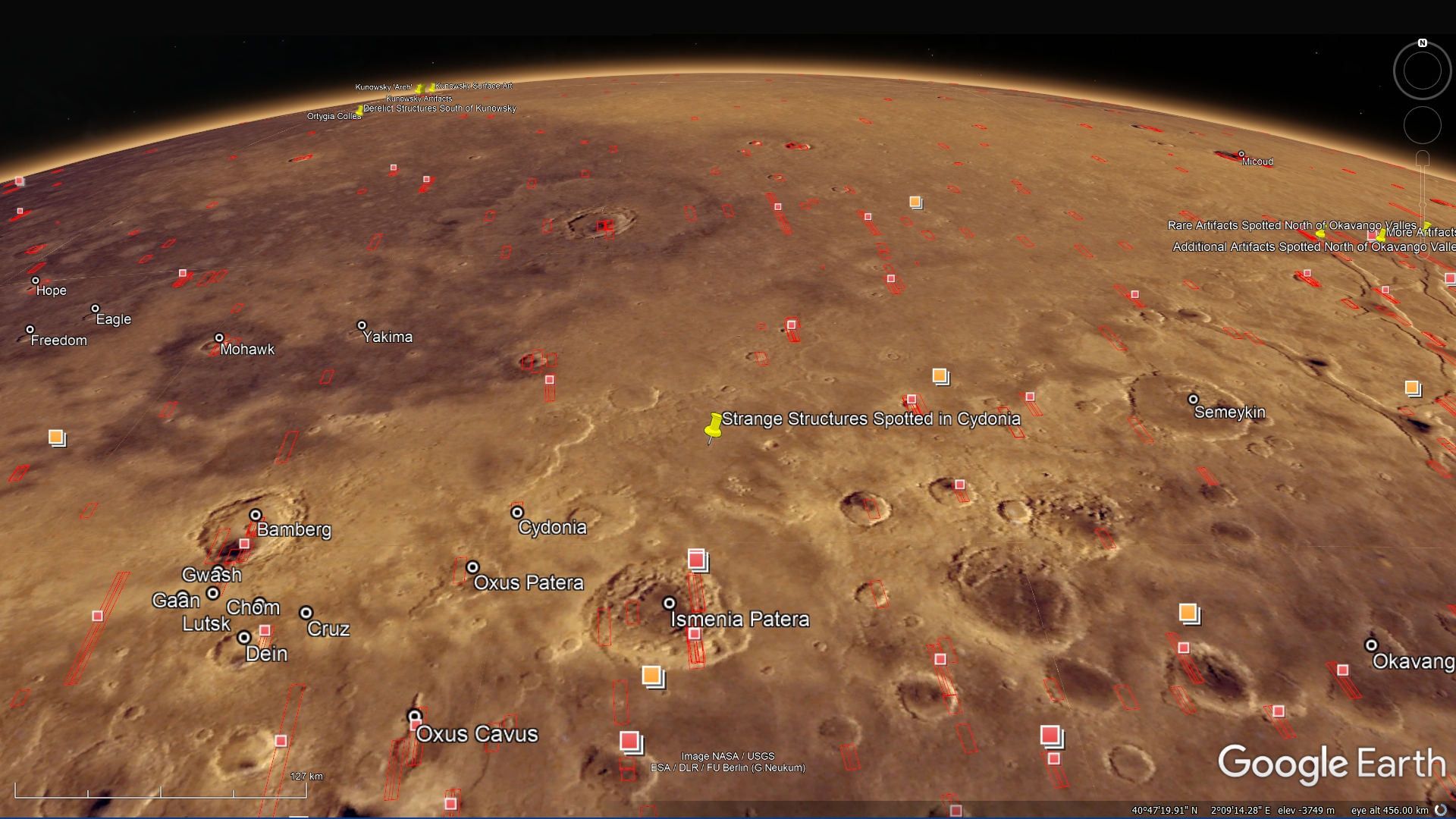Select the Strange Structures Spotted in Cydonia pushpin

coord(714,427)
